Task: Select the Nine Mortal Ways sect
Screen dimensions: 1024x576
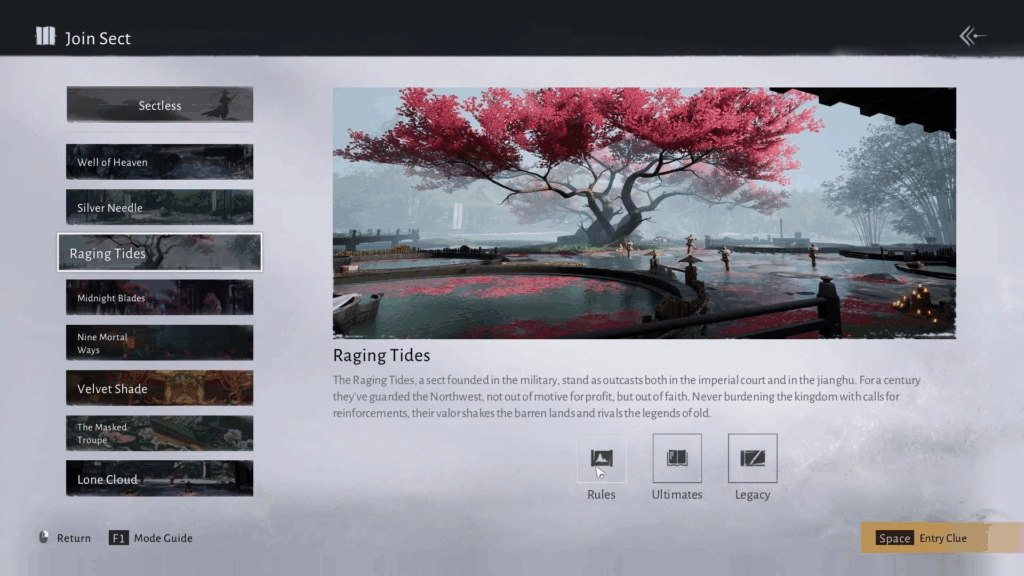Action: point(160,343)
